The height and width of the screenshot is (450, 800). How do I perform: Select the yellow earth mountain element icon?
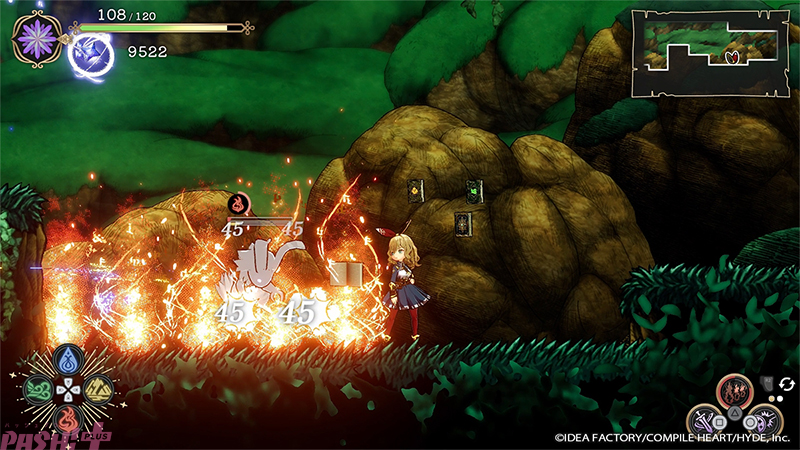[97, 388]
